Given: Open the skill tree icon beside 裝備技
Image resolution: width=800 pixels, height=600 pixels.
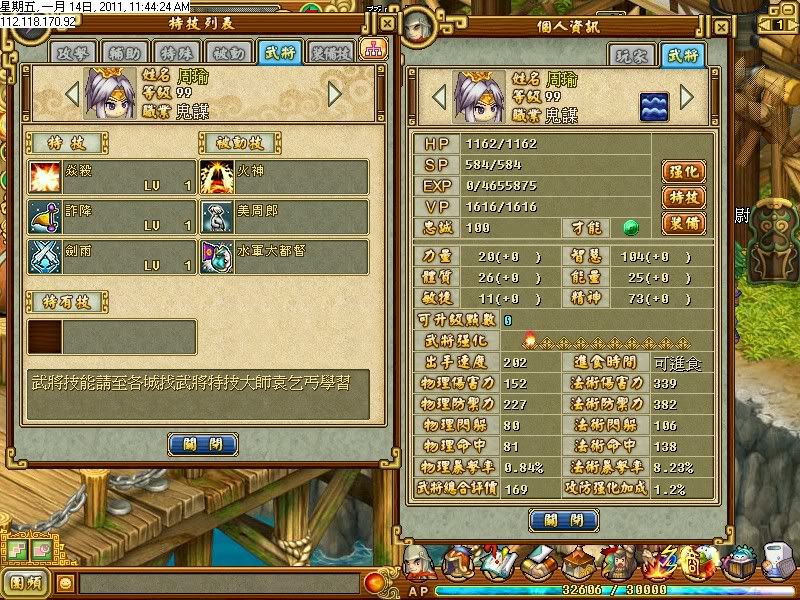Looking at the screenshot, I should pos(372,50).
